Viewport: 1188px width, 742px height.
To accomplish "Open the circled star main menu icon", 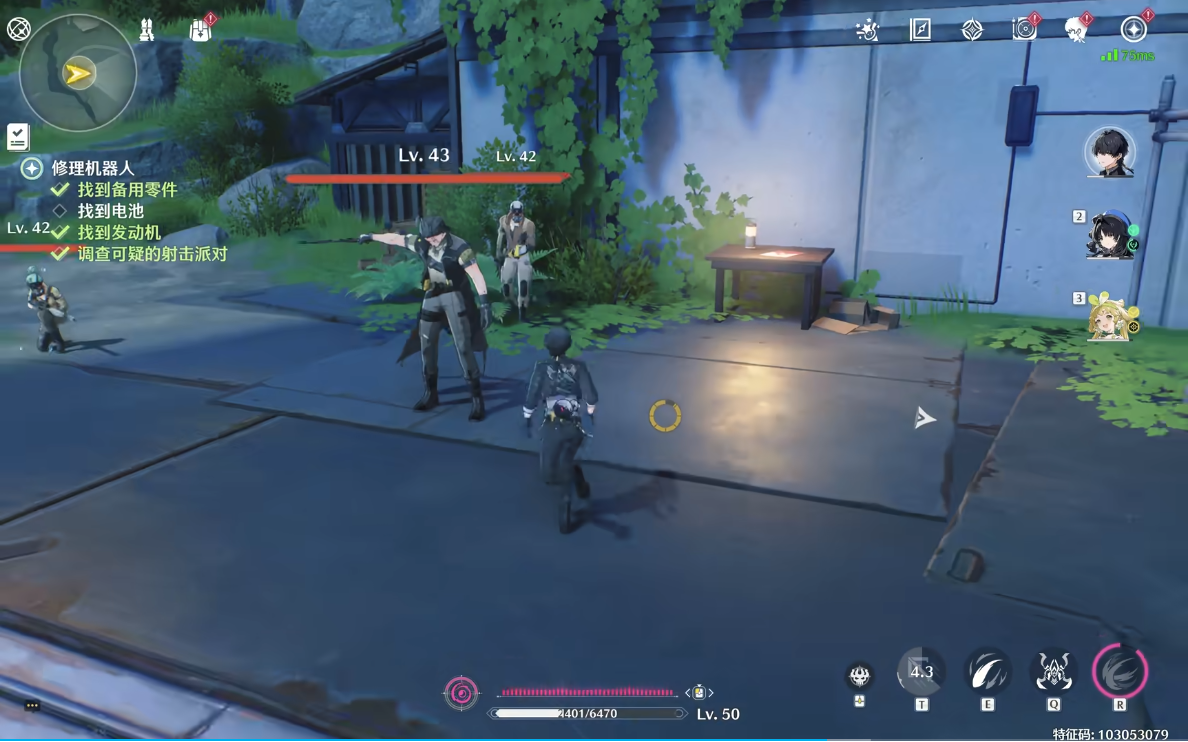I will click(x=1133, y=29).
